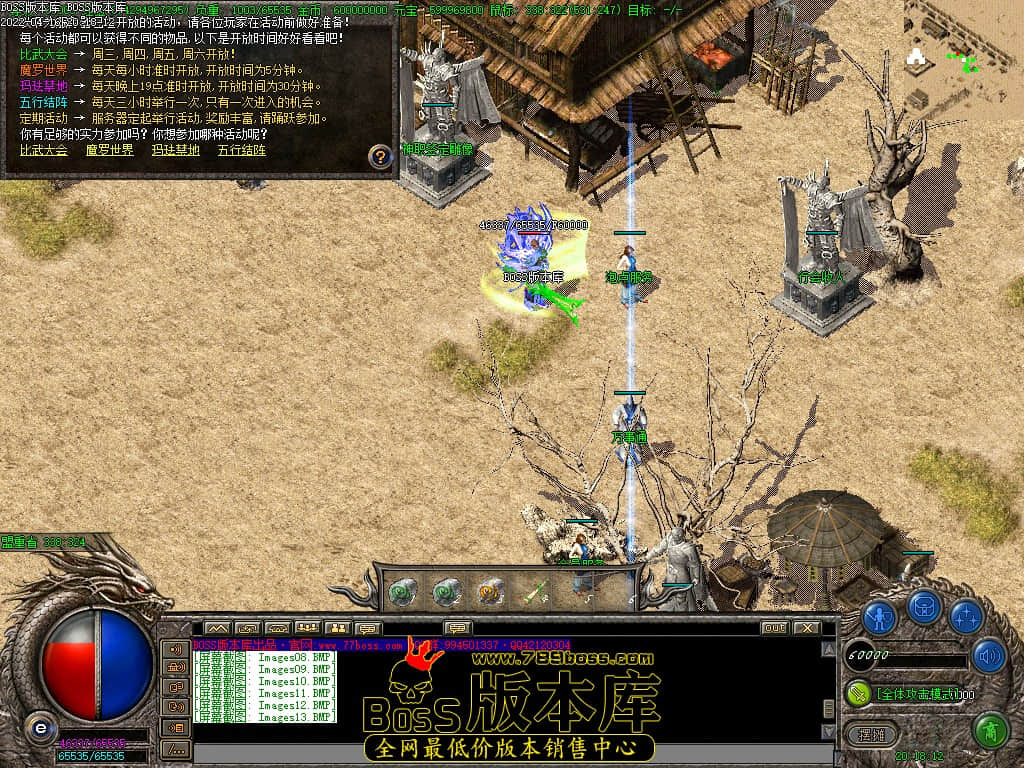Open the blue bag inventory button
Screen dimensions: 1024x768
tap(923, 607)
